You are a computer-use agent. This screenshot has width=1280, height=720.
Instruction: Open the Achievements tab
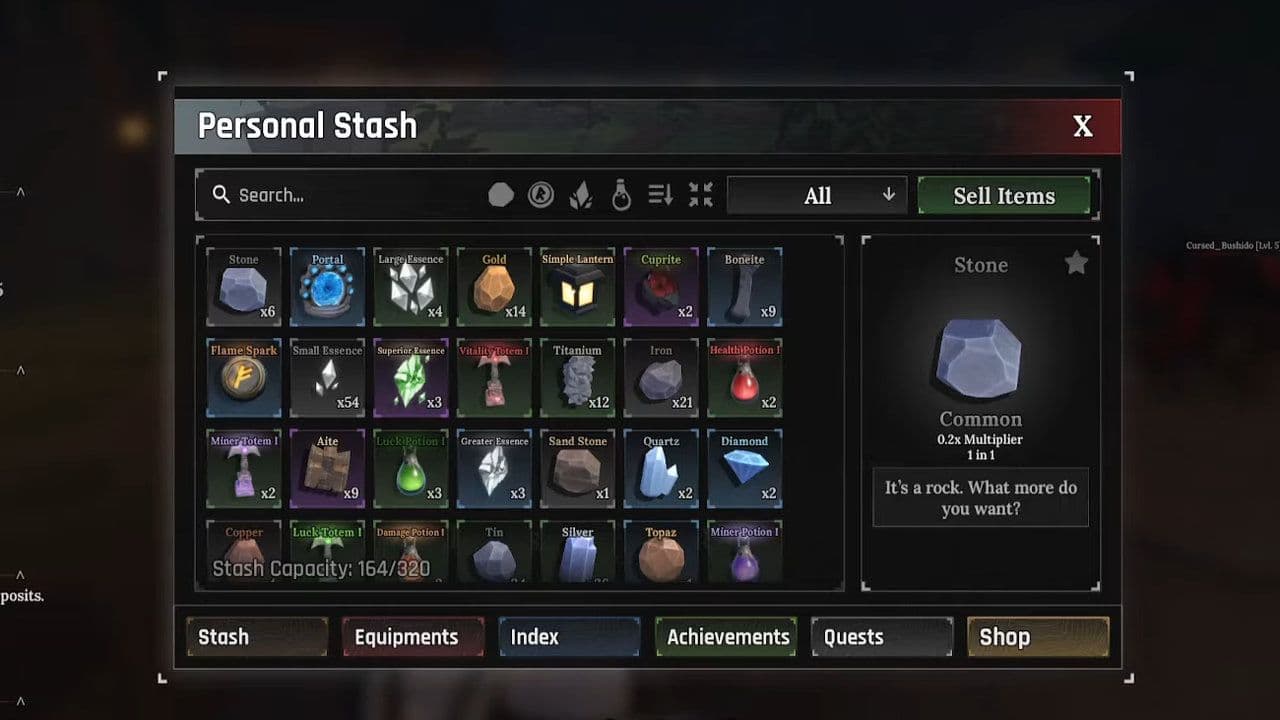click(x=725, y=636)
